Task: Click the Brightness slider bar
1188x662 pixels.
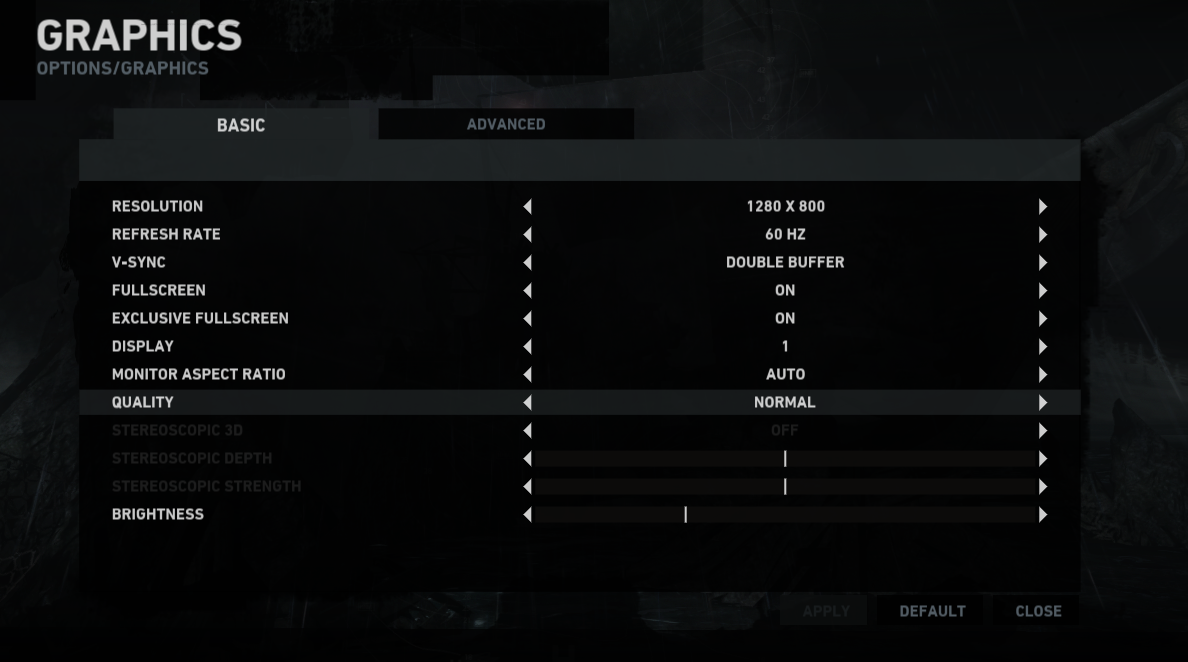Action: [785, 515]
